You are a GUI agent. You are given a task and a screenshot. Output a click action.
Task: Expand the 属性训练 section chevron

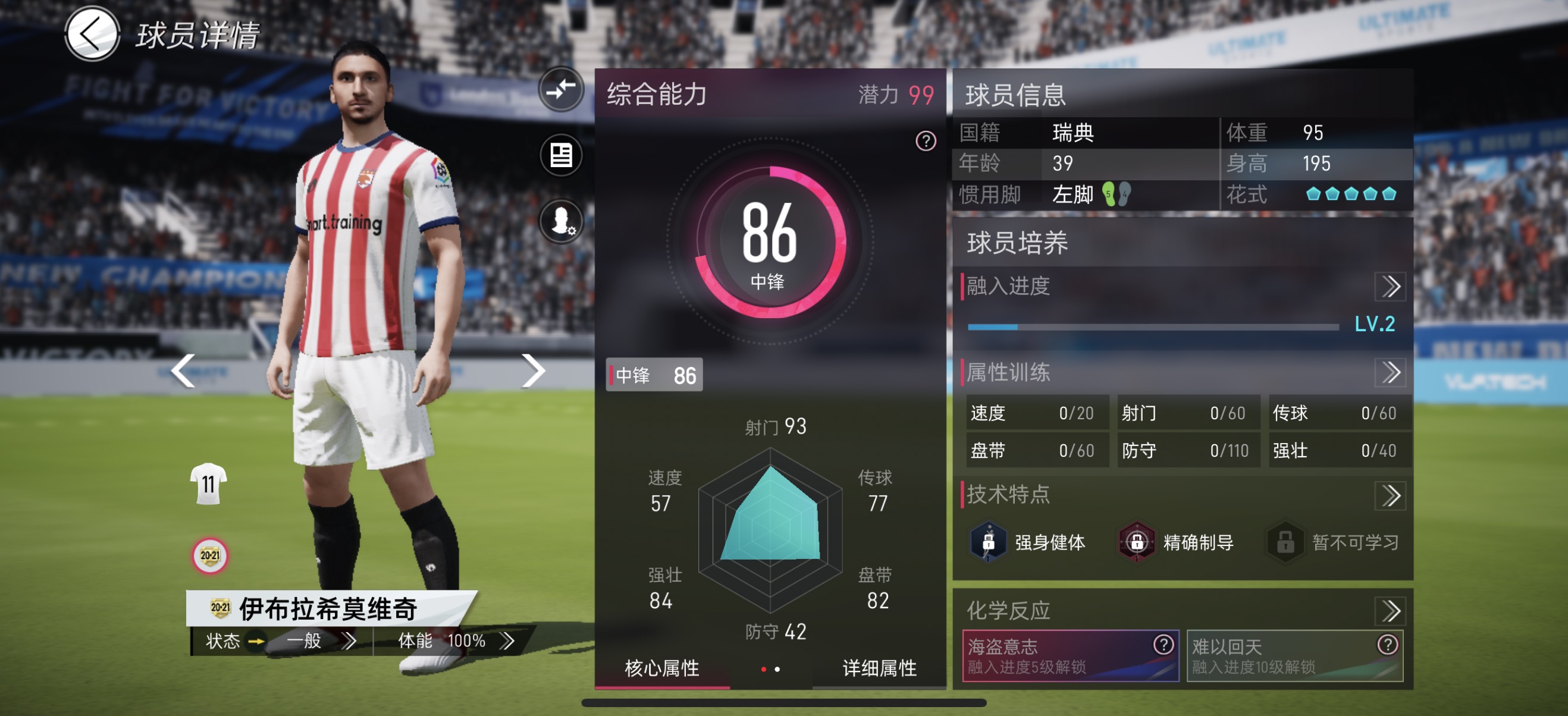pos(1392,373)
